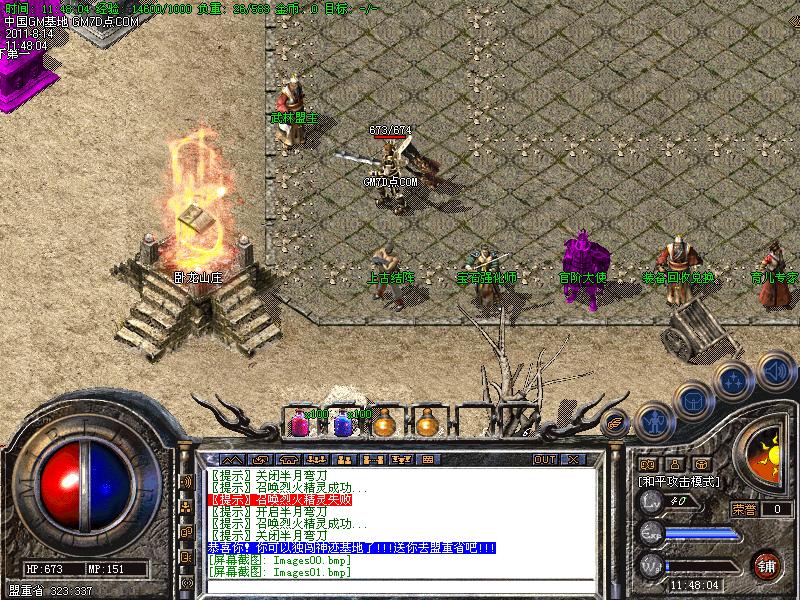Toggle sound with the speaker button
This screenshot has height=600, width=800.
(775, 372)
